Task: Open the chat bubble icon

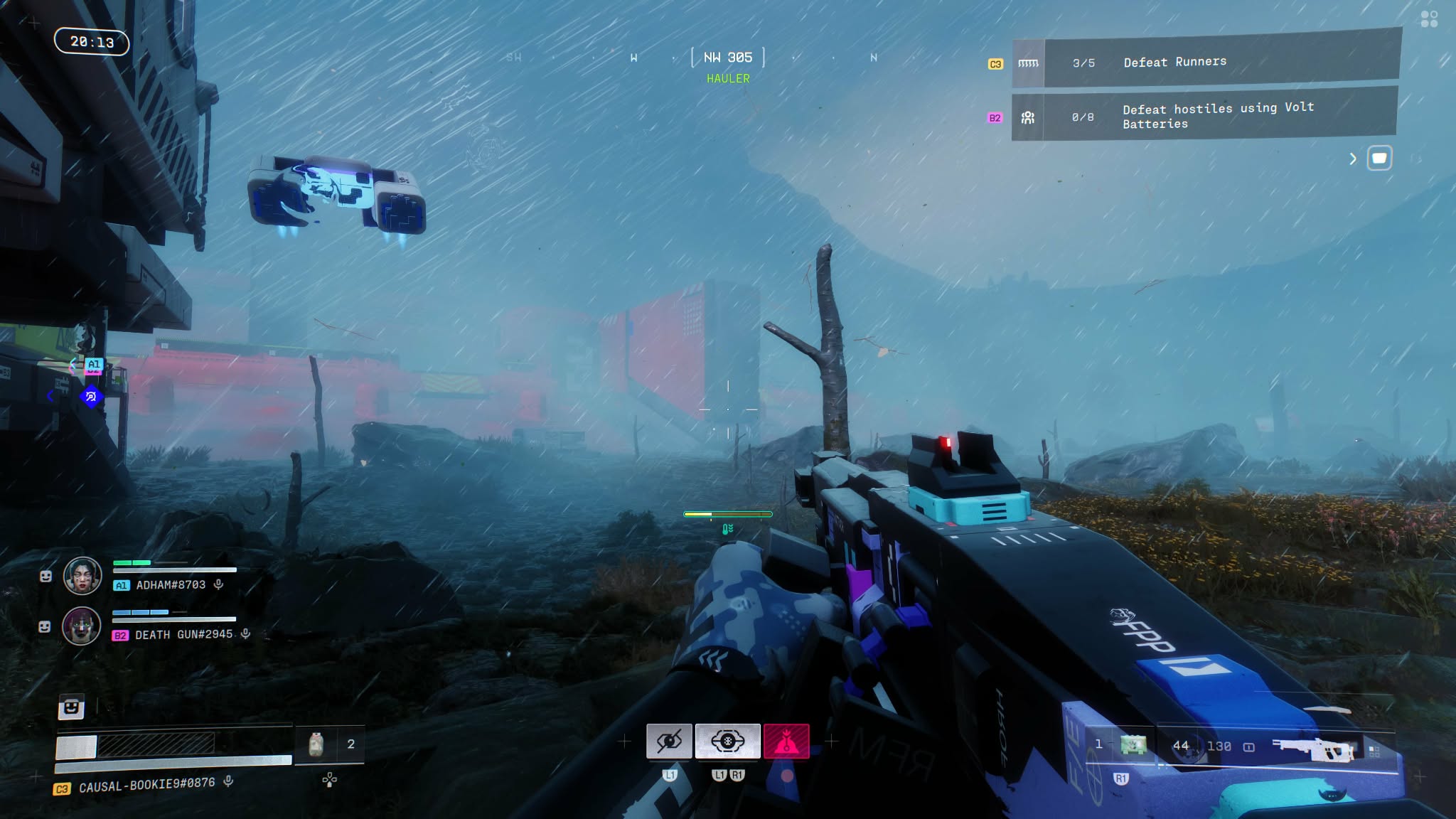Action: (1379, 158)
